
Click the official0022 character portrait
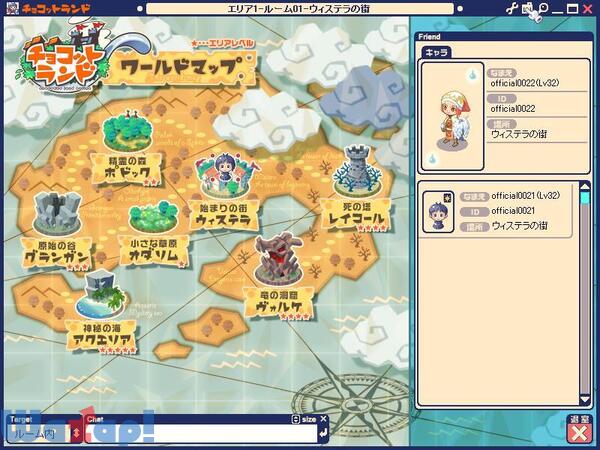tap(452, 115)
